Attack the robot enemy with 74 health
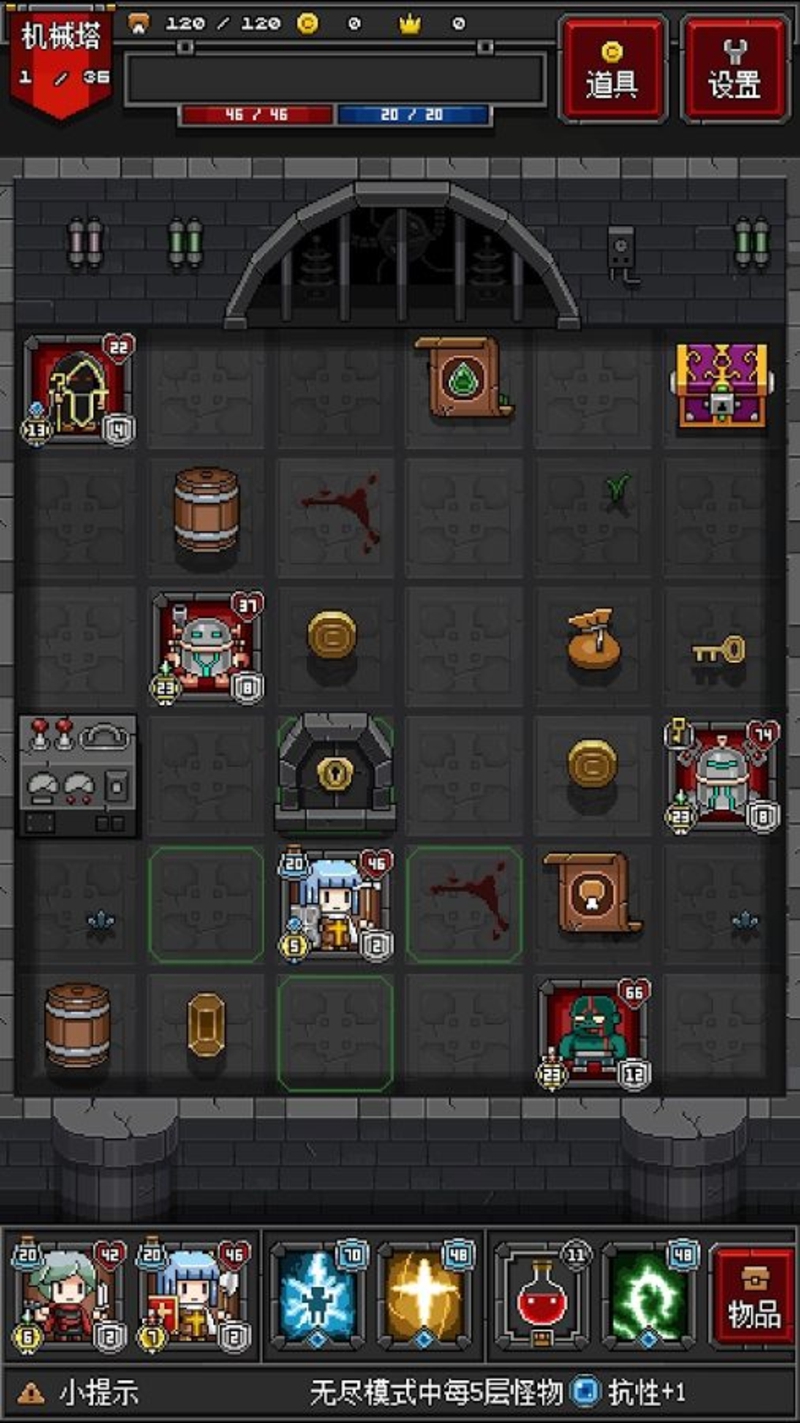 click(722, 775)
